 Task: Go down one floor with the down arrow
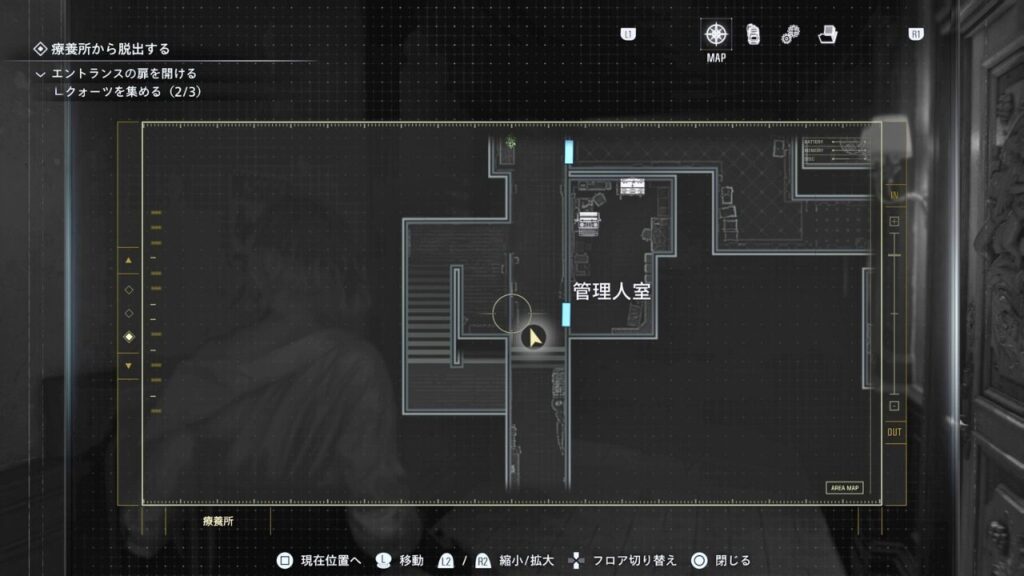(x=128, y=365)
